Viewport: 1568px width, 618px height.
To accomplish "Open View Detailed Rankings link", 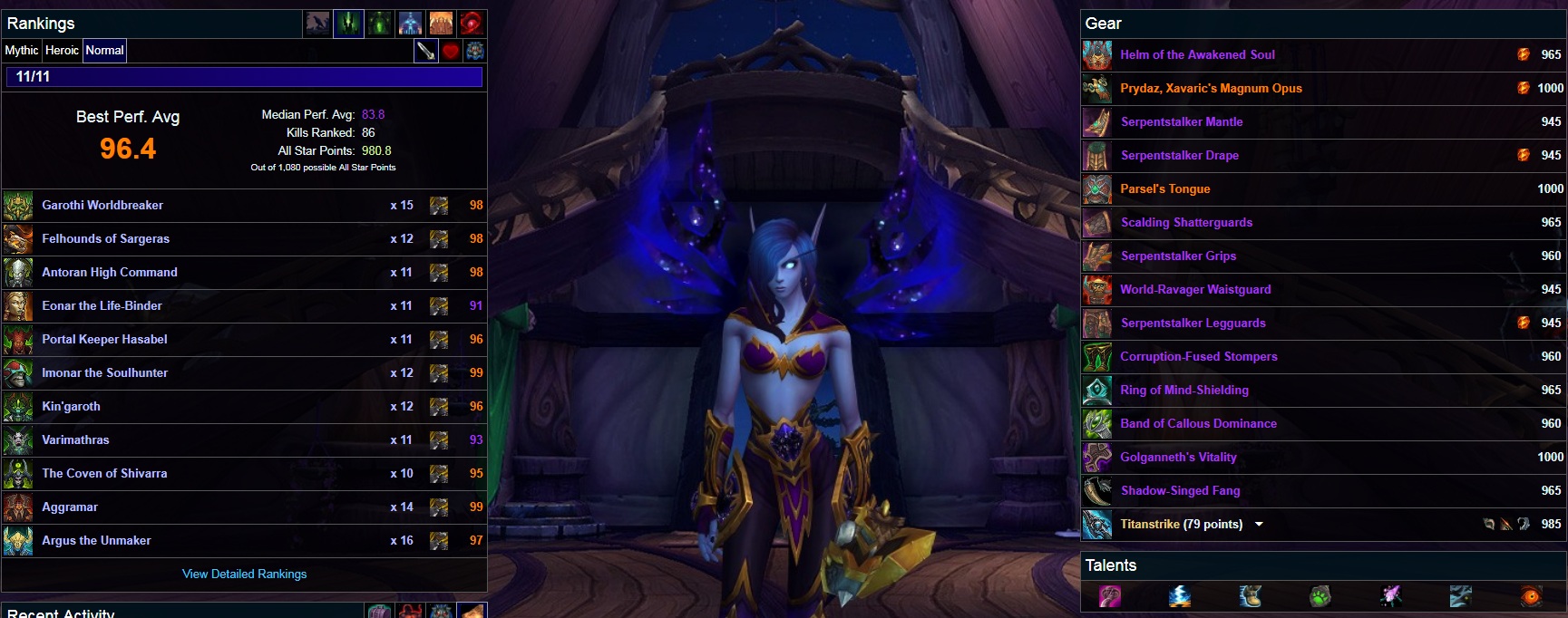I will (244, 574).
